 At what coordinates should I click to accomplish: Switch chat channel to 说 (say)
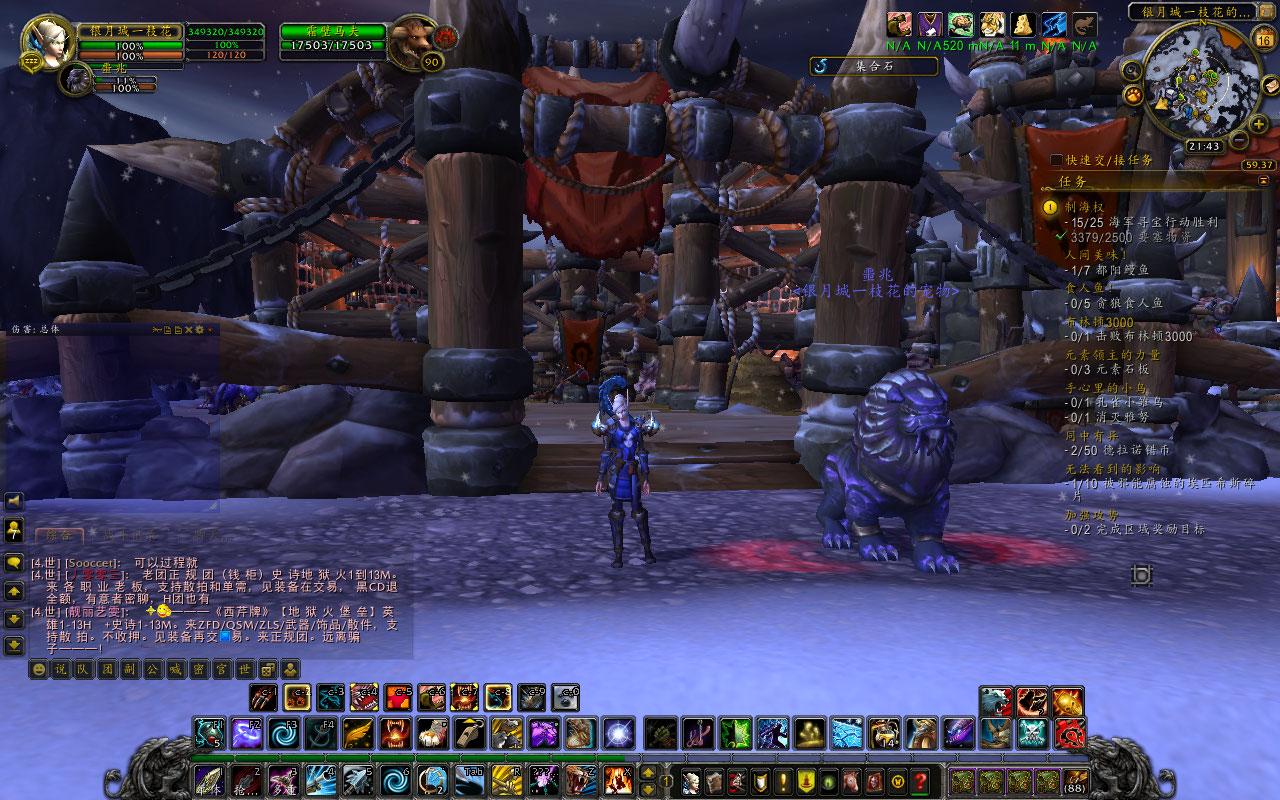click(x=60, y=670)
